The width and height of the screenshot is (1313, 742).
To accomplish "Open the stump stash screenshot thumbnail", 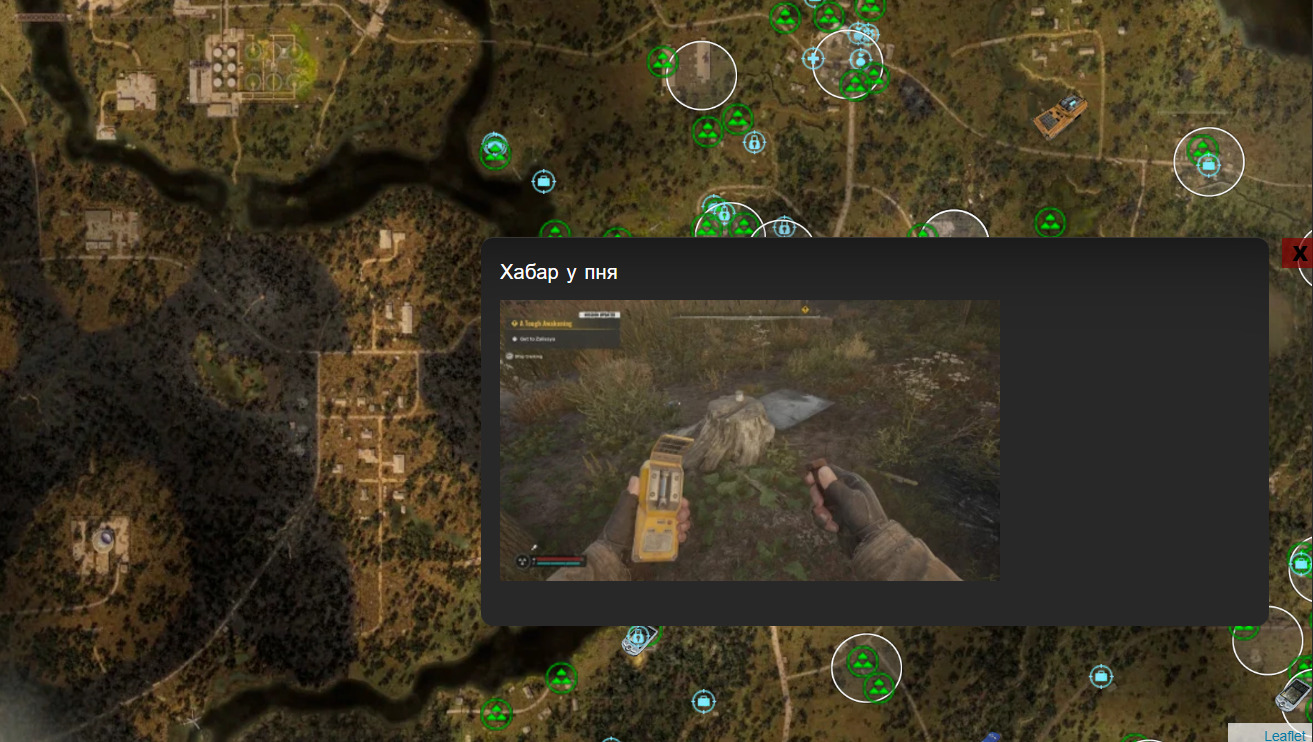I will pos(749,440).
